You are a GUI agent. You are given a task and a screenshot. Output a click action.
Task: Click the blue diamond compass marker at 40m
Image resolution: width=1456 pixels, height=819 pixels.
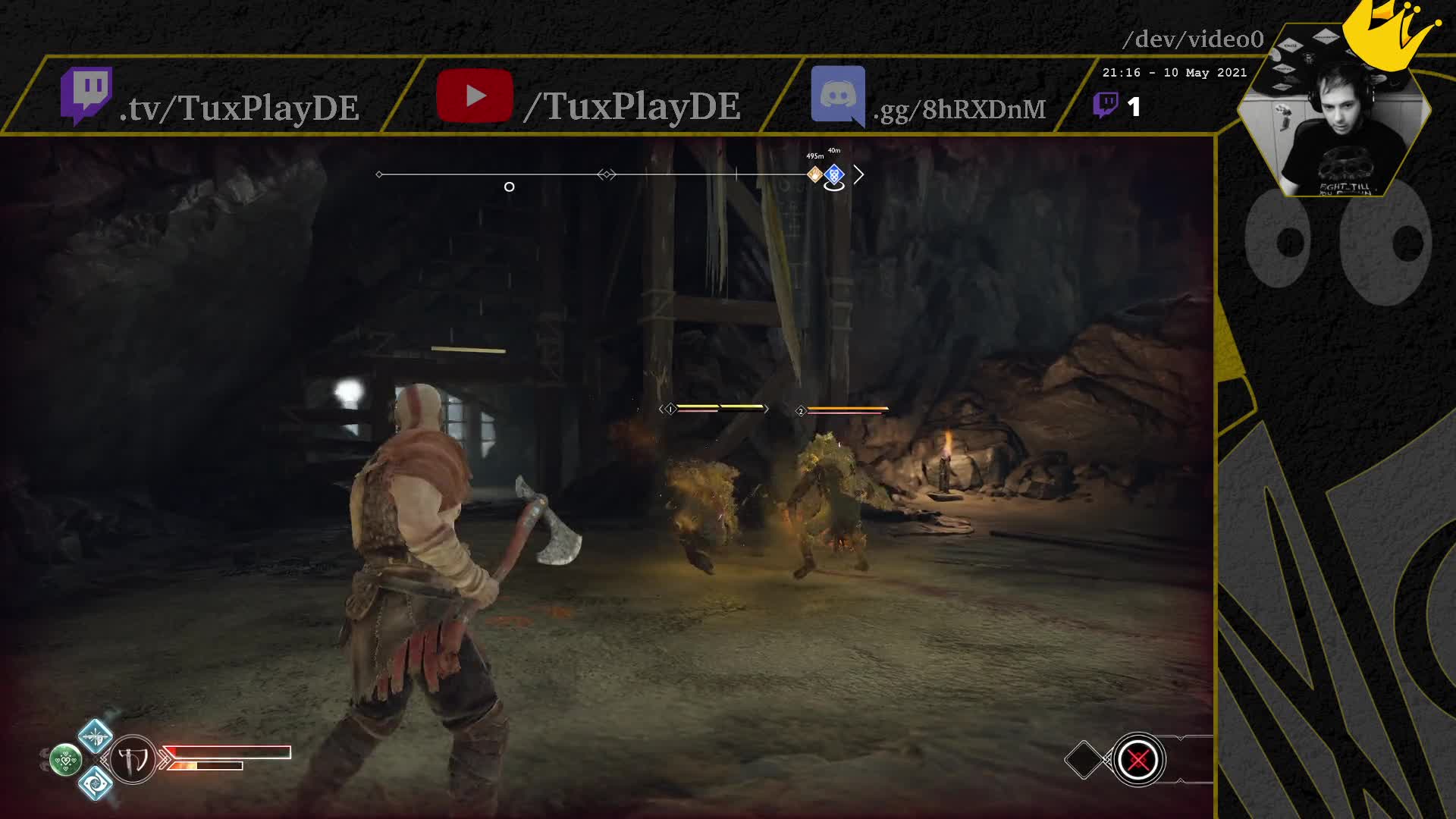point(834,175)
